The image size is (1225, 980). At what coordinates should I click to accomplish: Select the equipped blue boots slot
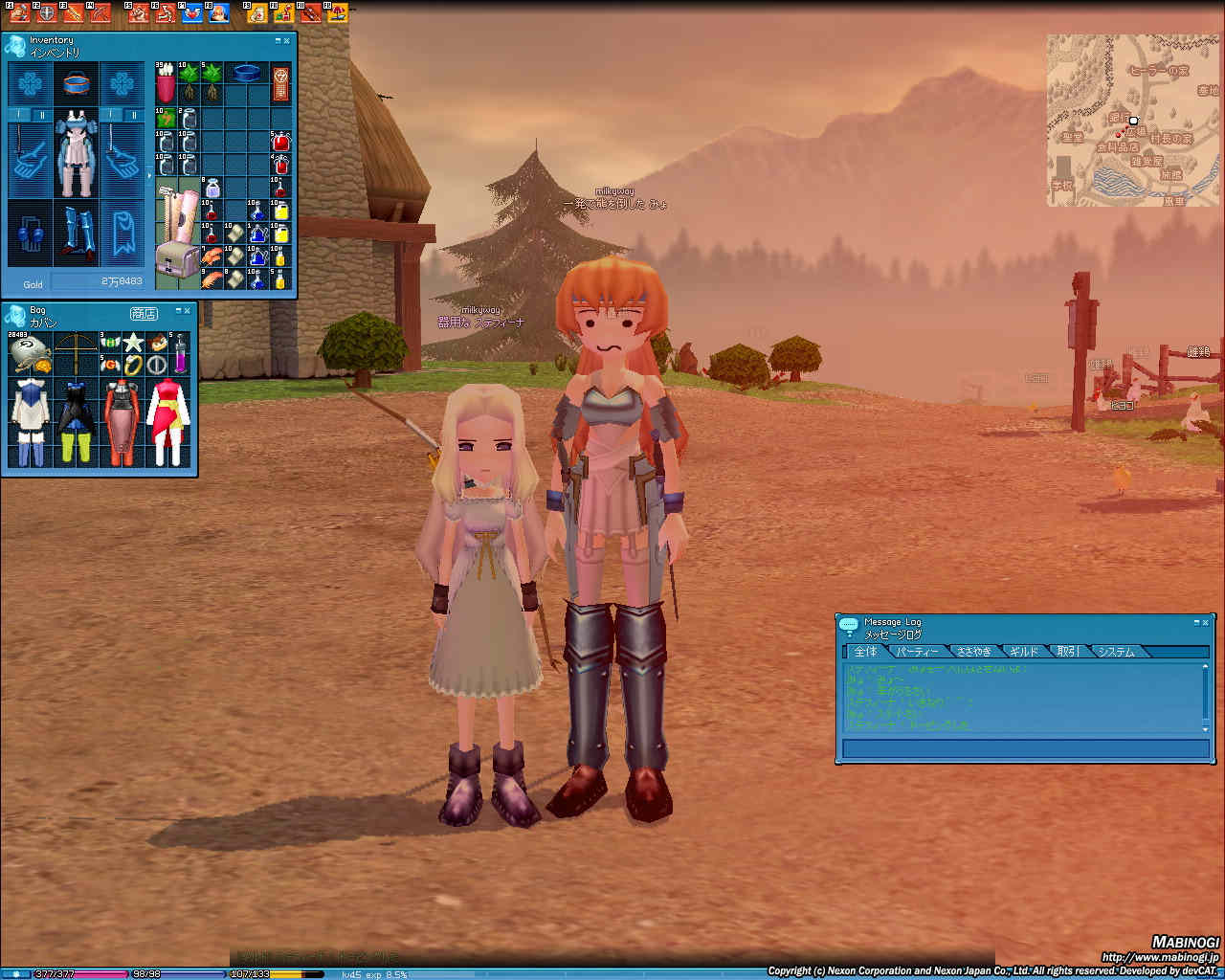click(x=76, y=233)
